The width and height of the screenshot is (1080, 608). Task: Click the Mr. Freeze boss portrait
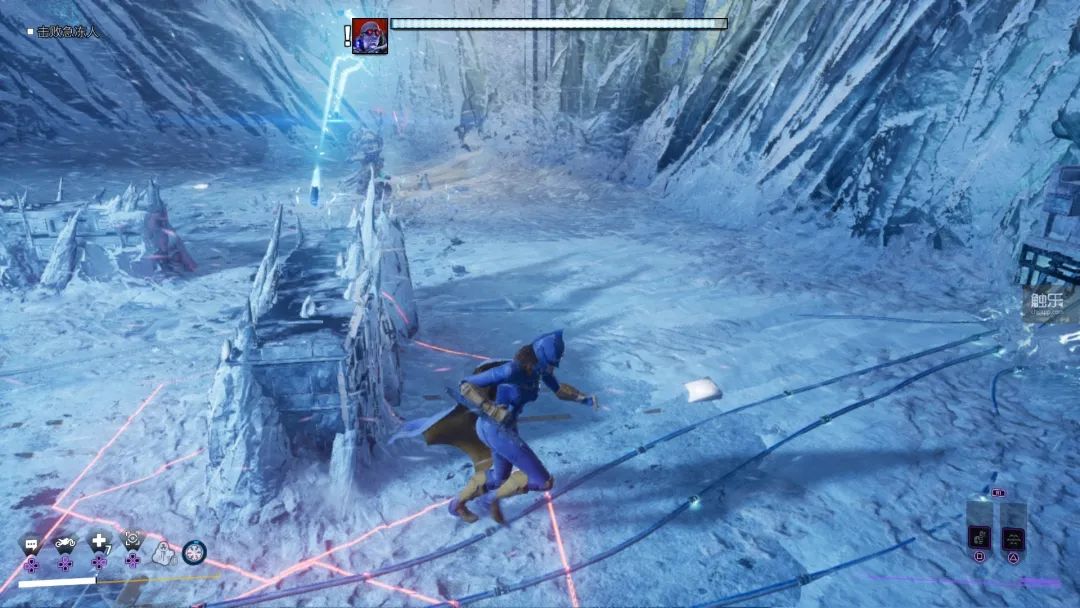370,36
